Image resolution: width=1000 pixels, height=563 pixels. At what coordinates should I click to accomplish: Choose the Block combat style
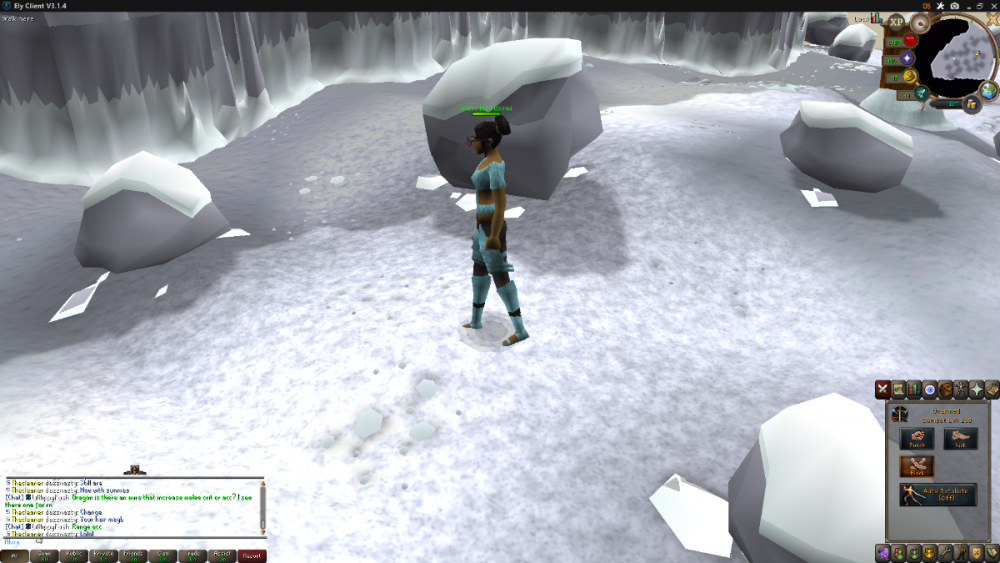[x=917, y=466]
